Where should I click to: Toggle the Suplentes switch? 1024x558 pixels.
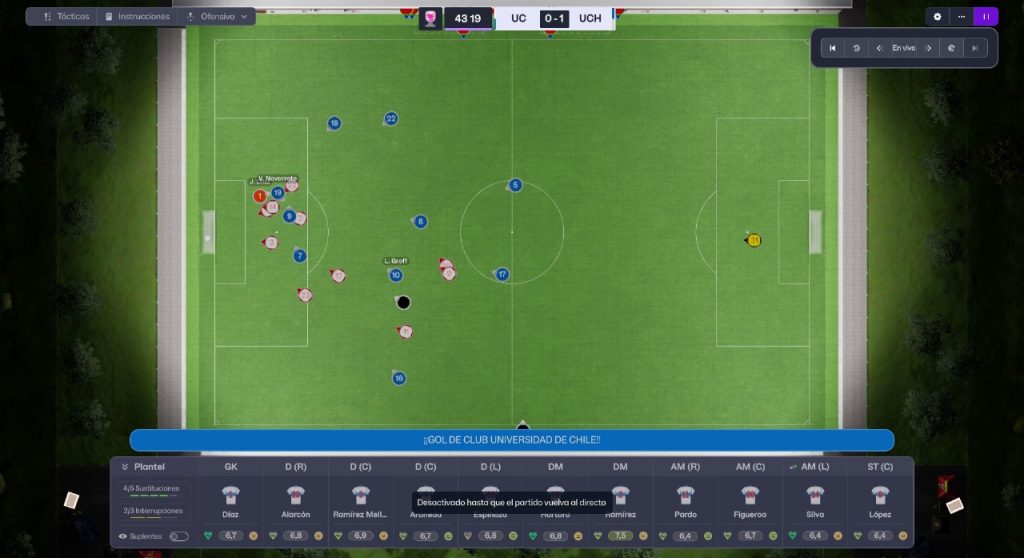(178, 536)
